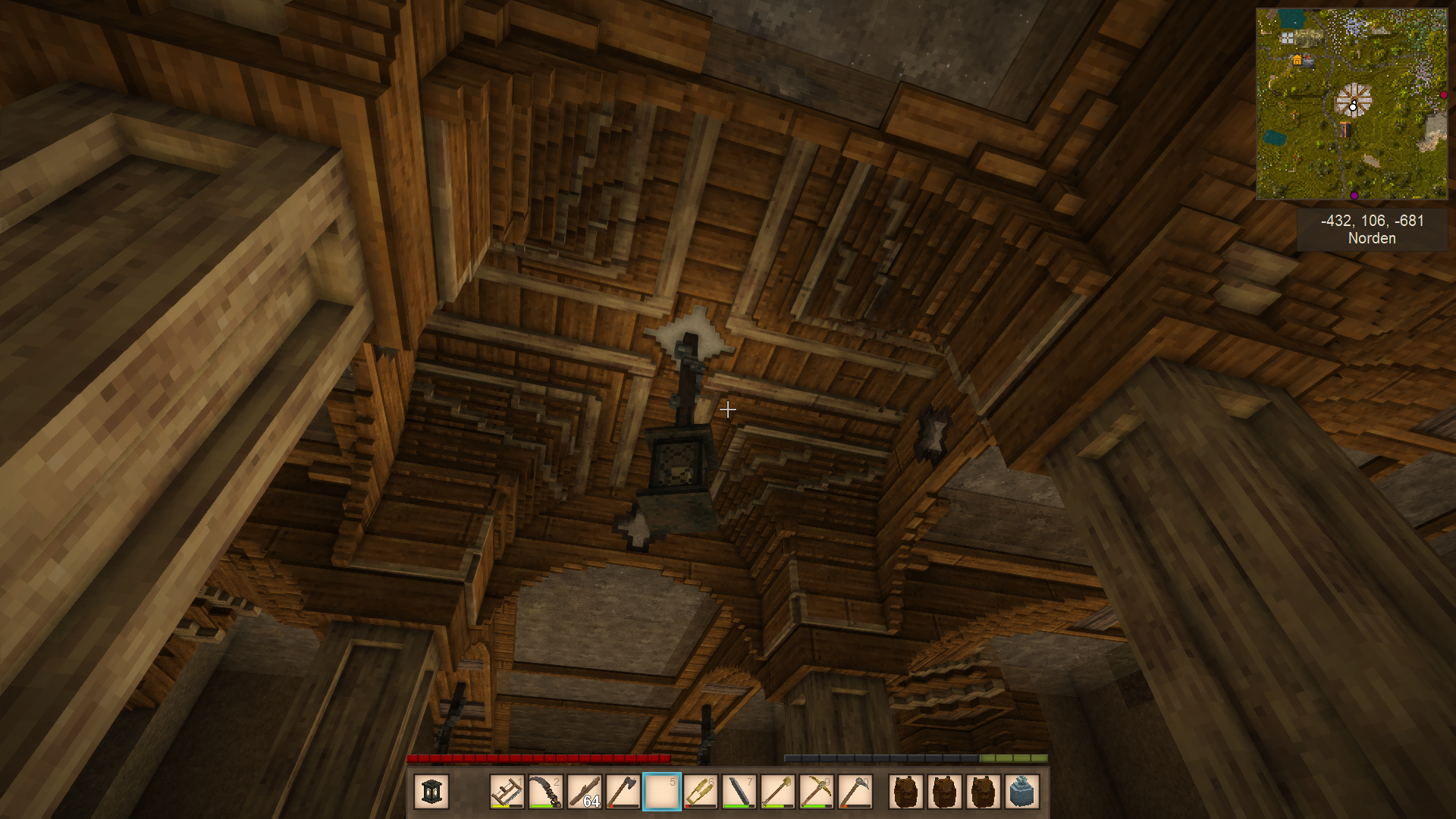Select the blue-gray item in the bag slots
Image resolution: width=1456 pixels, height=819 pixels.
click(x=1022, y=792)
